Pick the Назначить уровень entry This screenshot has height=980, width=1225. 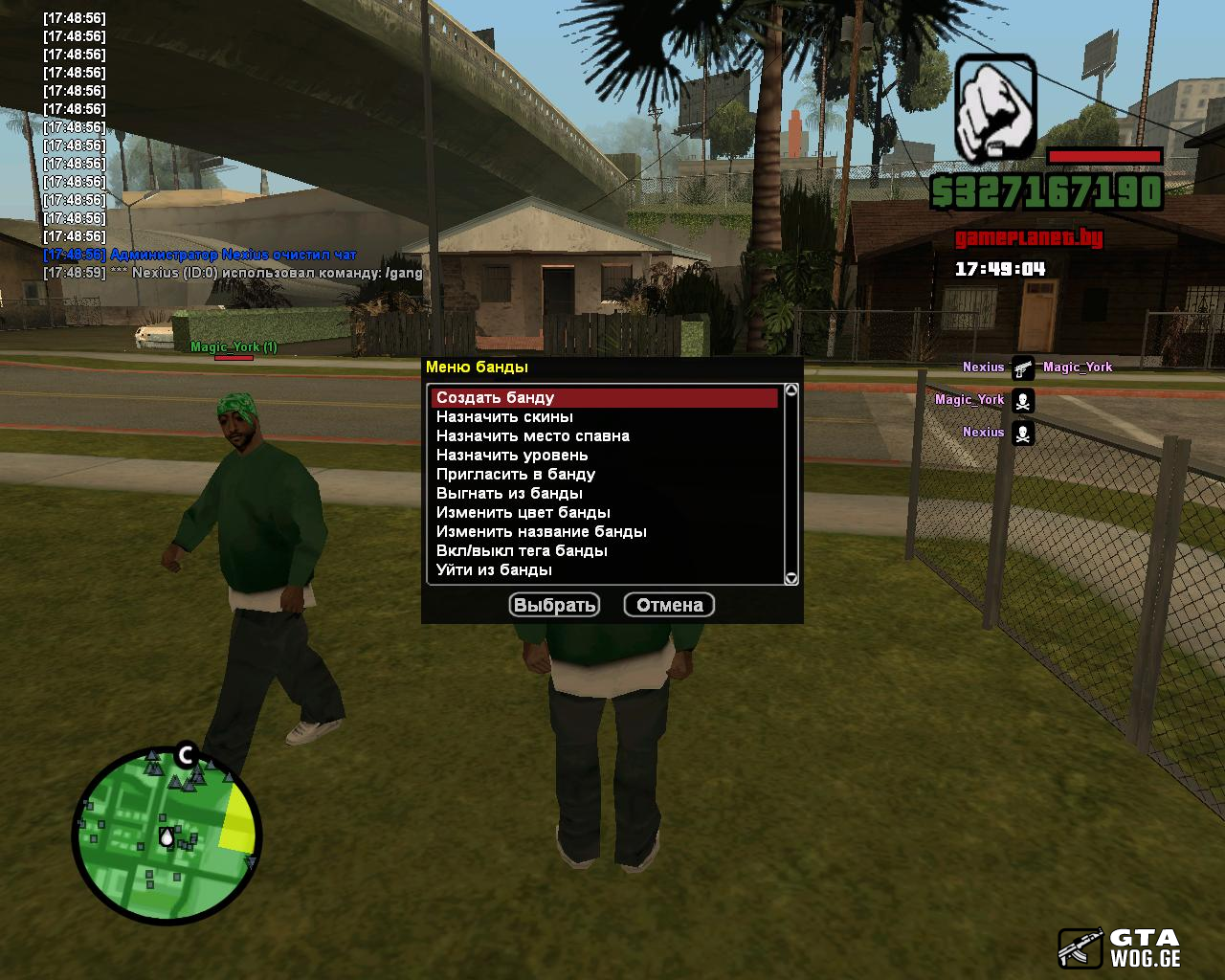(x=512, y=456)
